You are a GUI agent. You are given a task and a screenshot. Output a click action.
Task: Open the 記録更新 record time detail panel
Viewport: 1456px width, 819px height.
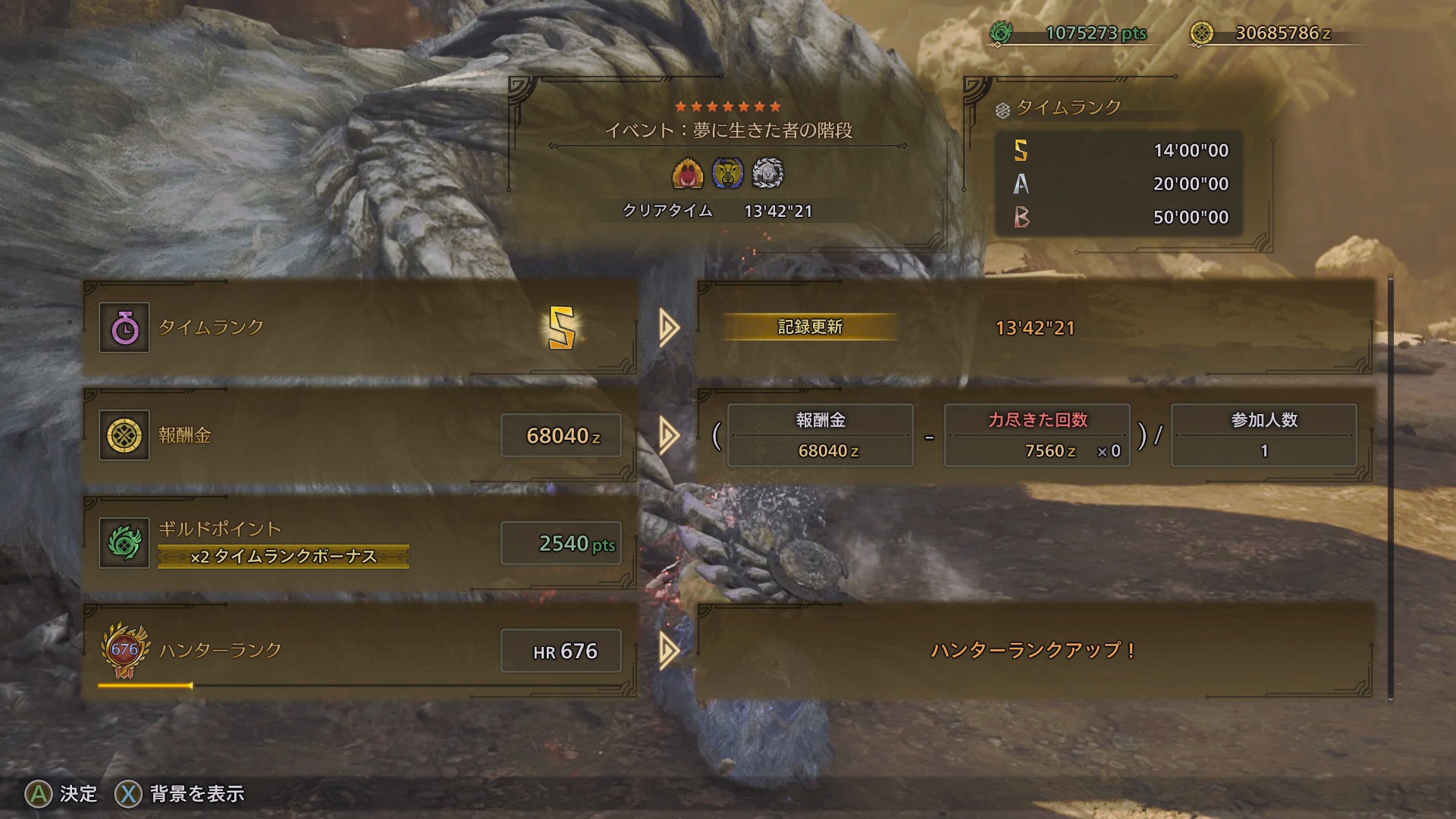click(x=1034, y=328)
